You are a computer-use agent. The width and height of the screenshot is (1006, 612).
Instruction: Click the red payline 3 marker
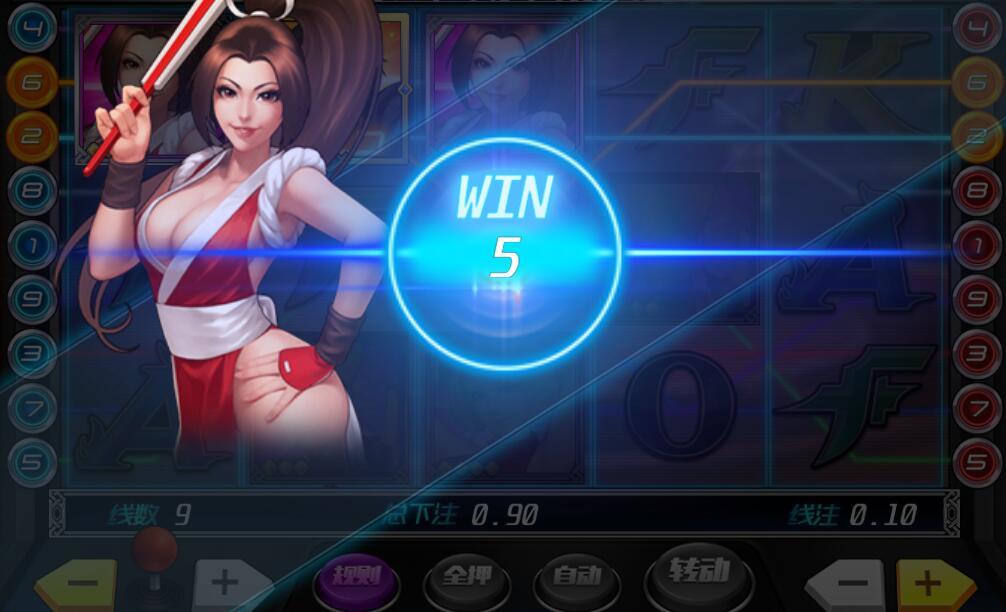click(976, 352)
